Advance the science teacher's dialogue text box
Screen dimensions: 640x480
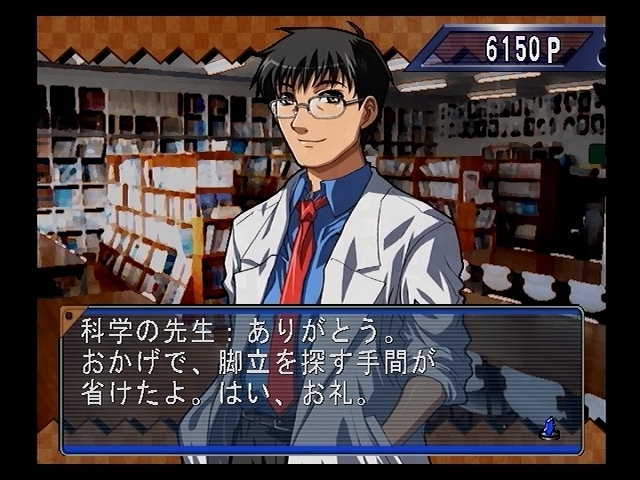tap(320, 378)
